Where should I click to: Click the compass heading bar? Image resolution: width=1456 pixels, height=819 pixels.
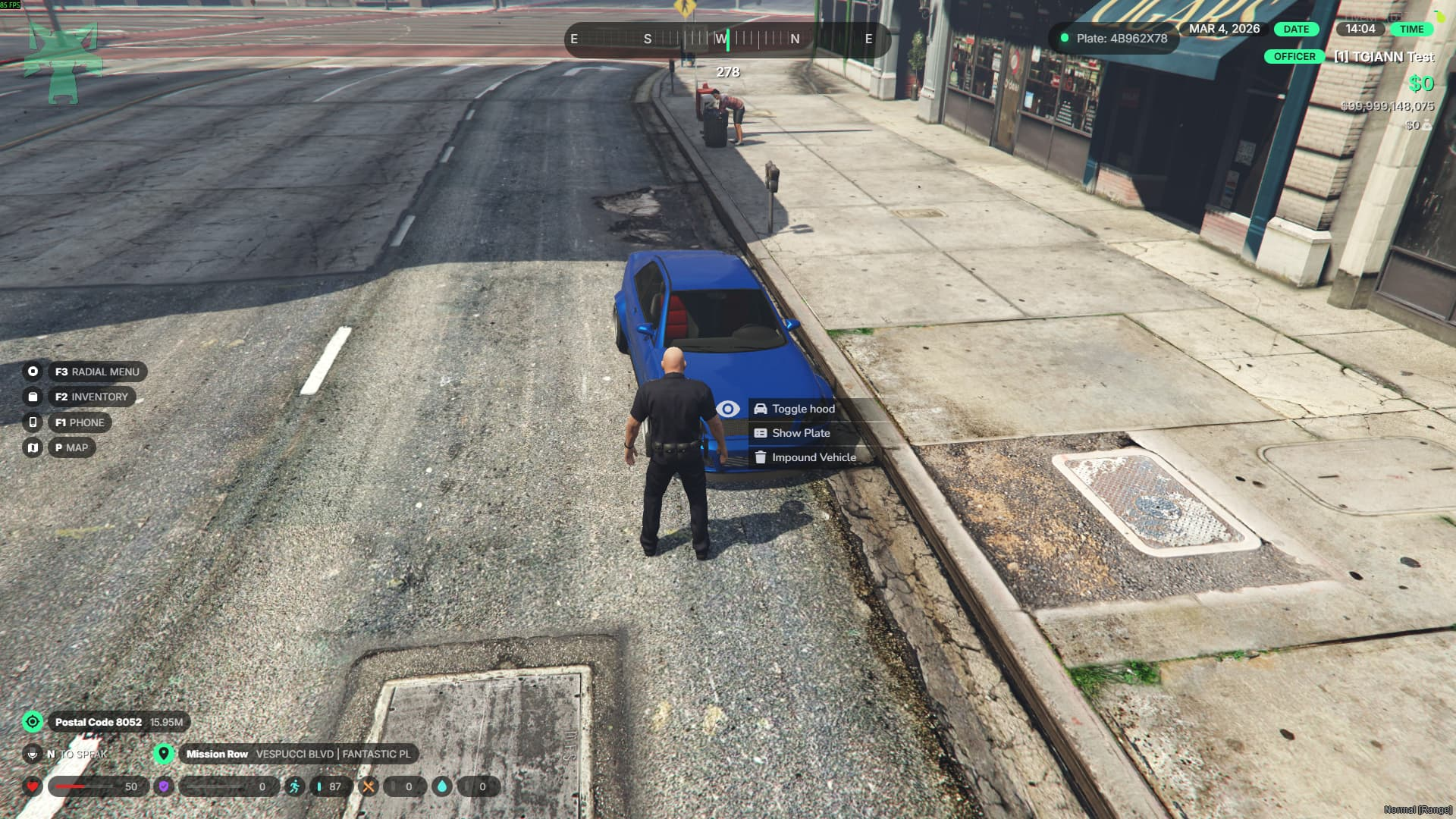(726, 39)
